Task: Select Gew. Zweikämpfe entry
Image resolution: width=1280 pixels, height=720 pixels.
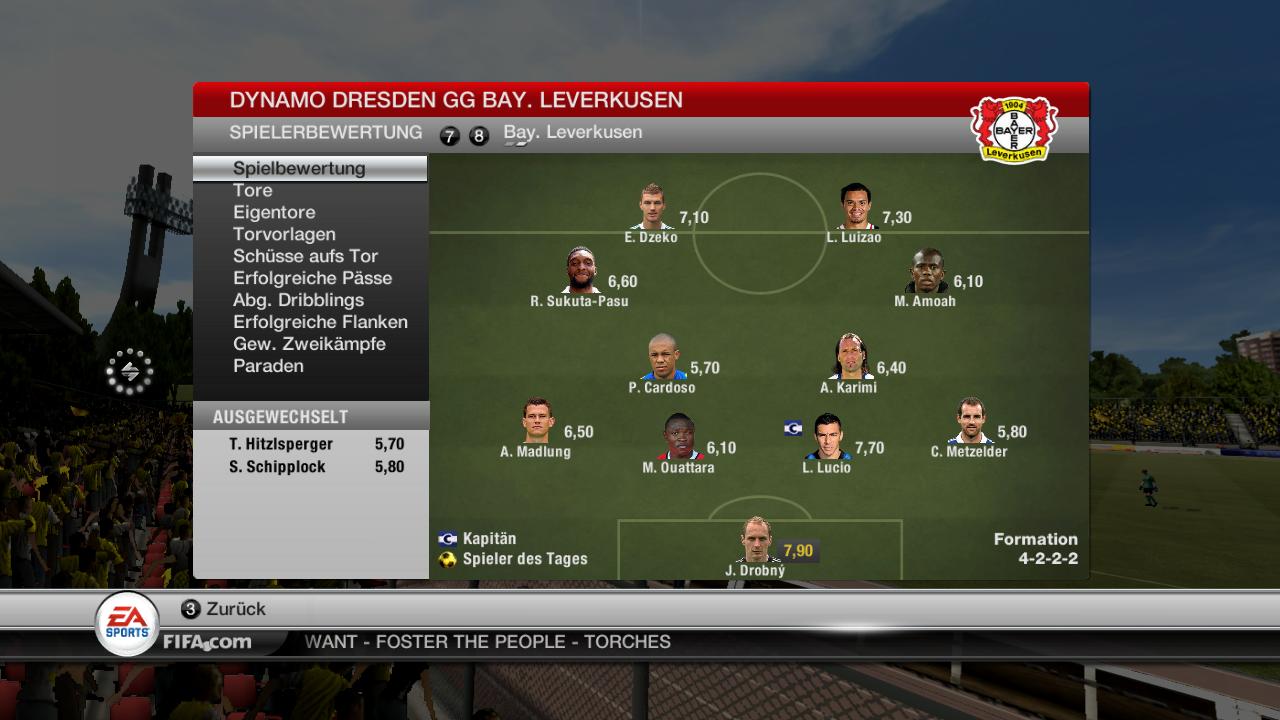Action: (x=309, y=344)
